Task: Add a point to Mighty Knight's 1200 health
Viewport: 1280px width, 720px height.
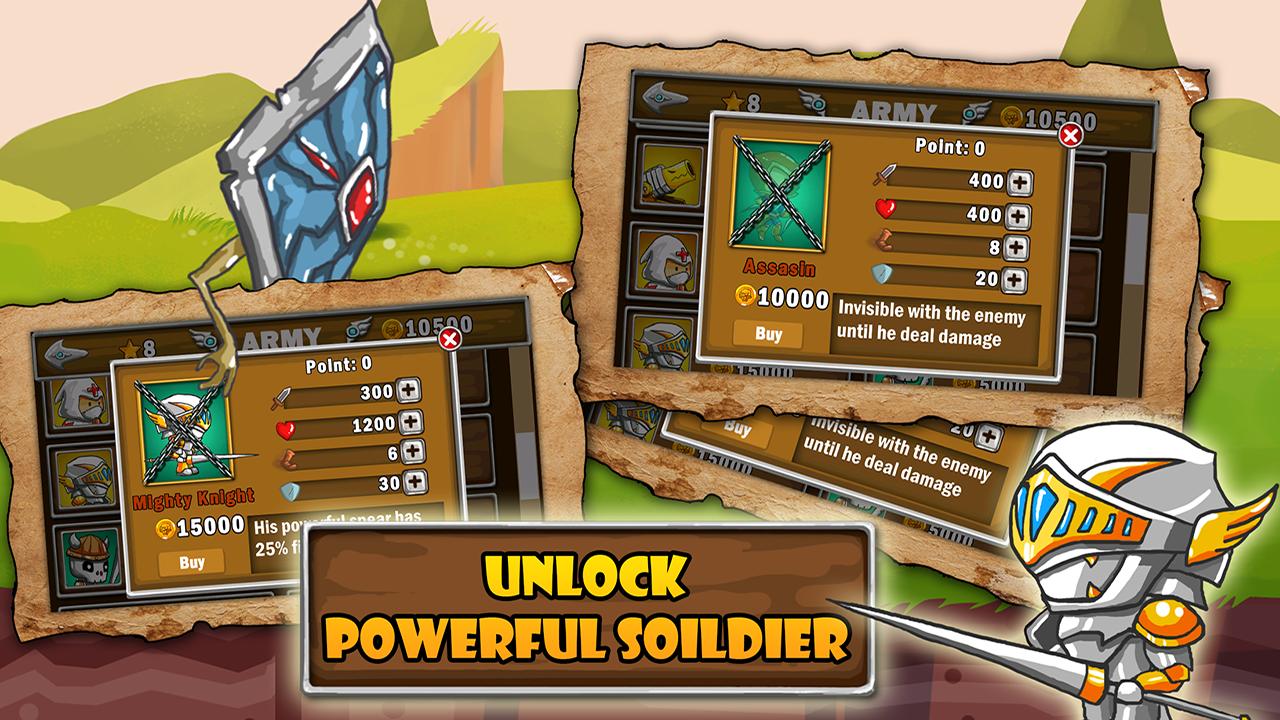Action: pos(410,423)
